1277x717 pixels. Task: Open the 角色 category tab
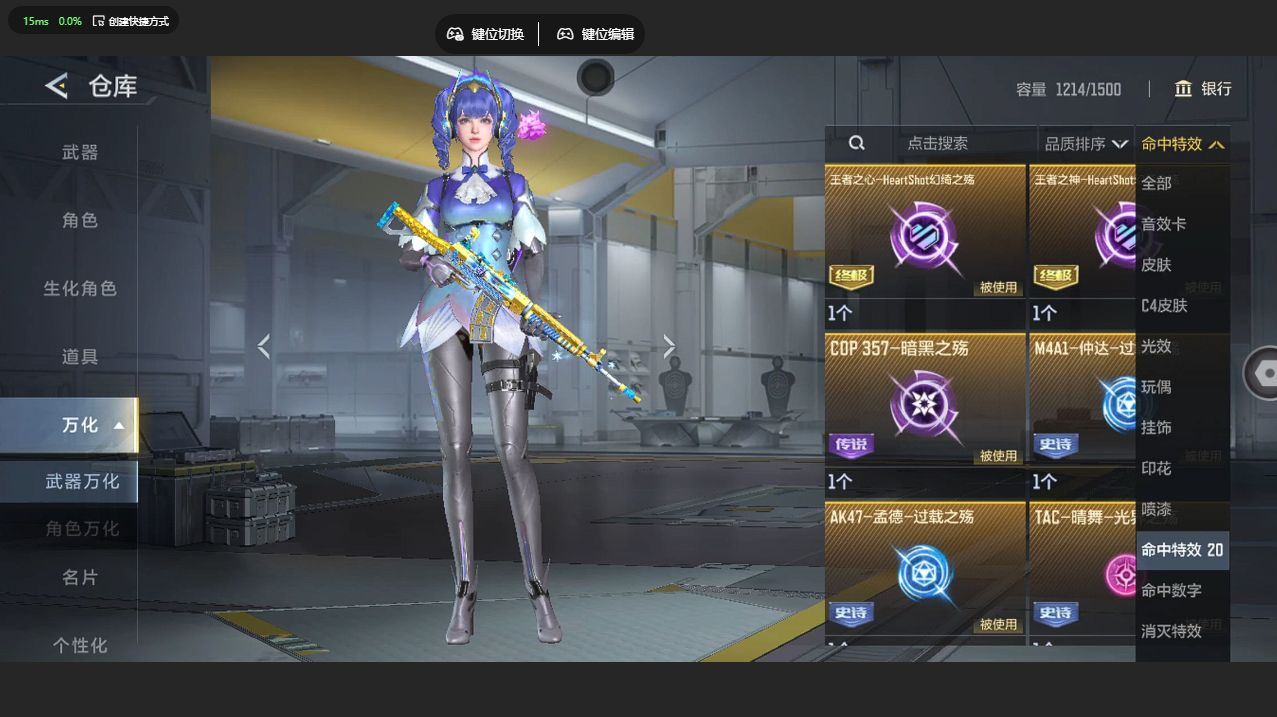(x=80, y=220)
